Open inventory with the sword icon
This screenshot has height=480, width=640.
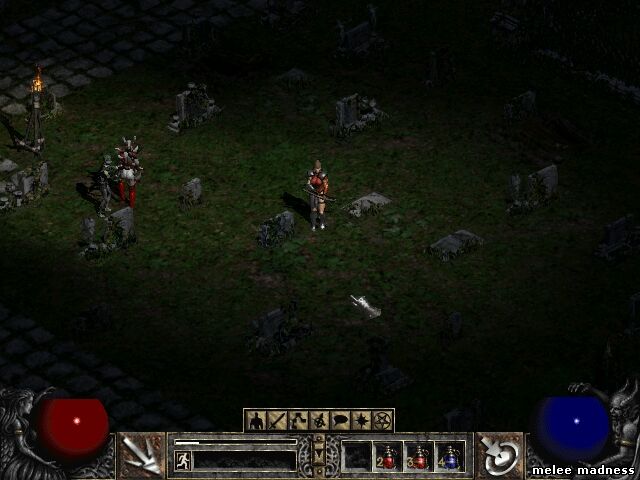pos(277,421)
